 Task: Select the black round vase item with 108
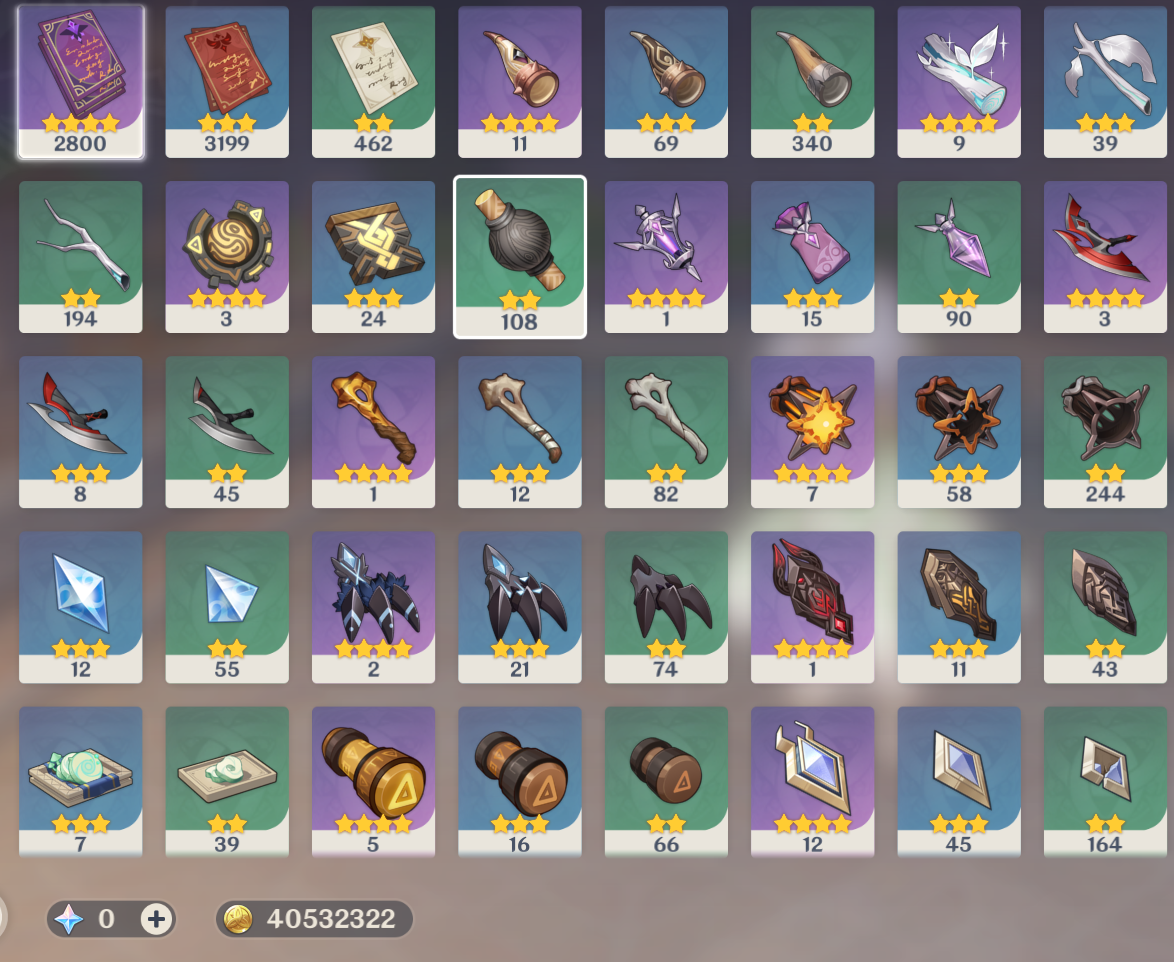point(520,256)
